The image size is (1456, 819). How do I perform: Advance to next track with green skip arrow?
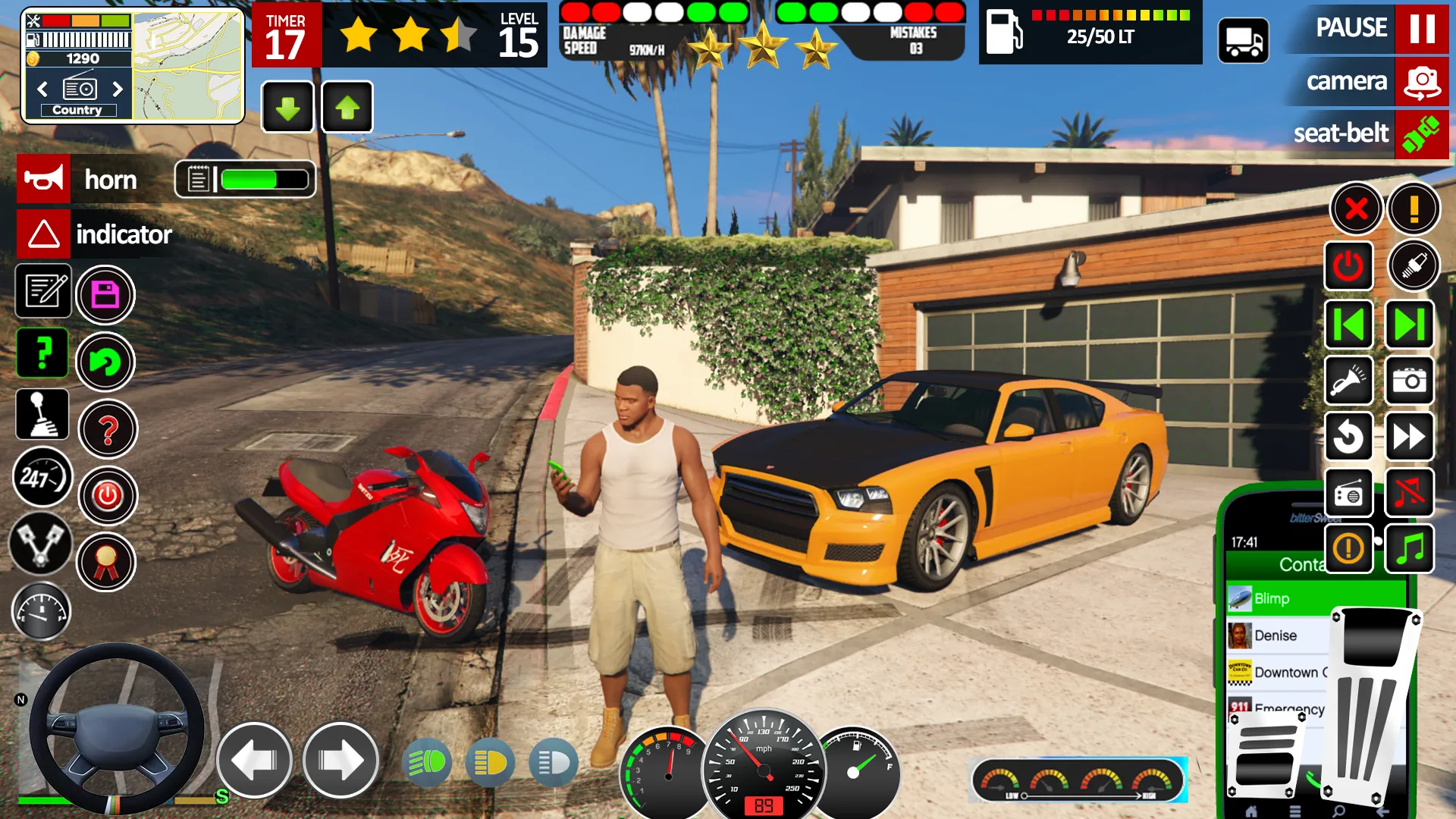pyautogui.click(x=1409, y=324)
